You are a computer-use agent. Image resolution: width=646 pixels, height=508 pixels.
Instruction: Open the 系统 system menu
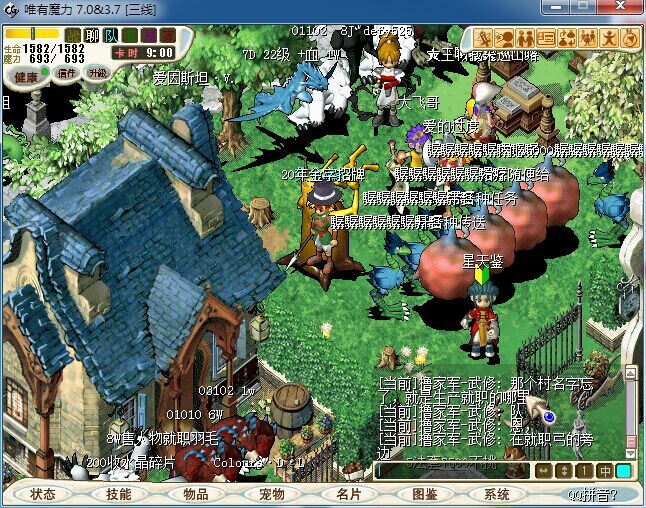coord(497,494)
